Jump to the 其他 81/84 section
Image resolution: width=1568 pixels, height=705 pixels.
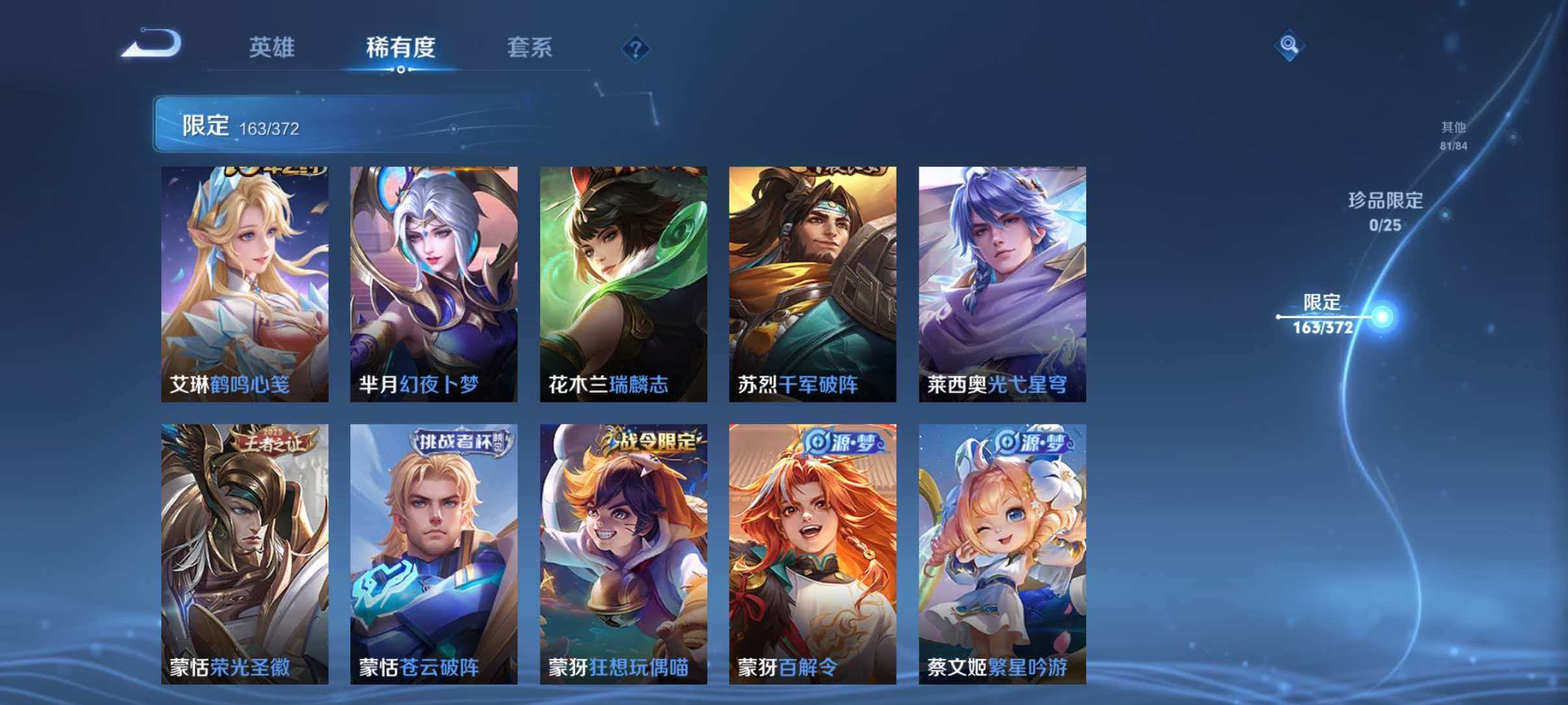(1452, 135)
